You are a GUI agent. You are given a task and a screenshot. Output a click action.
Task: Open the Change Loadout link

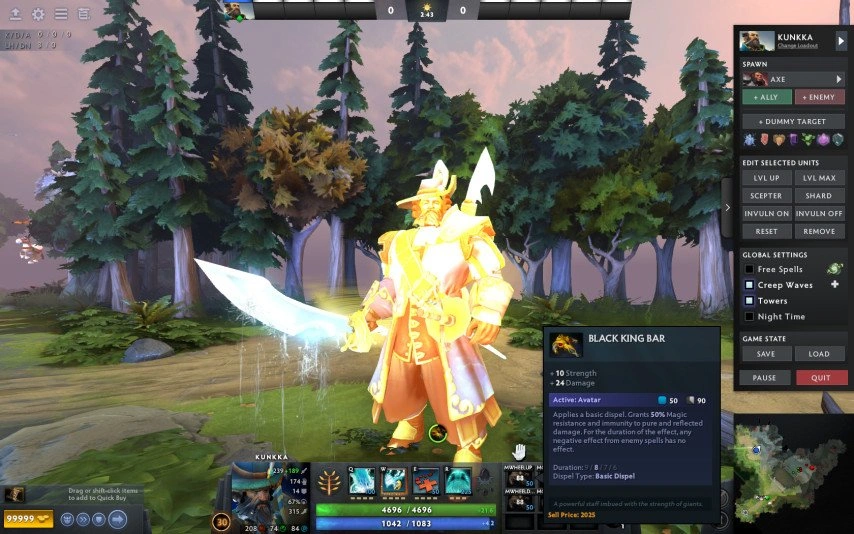(799, 46)
